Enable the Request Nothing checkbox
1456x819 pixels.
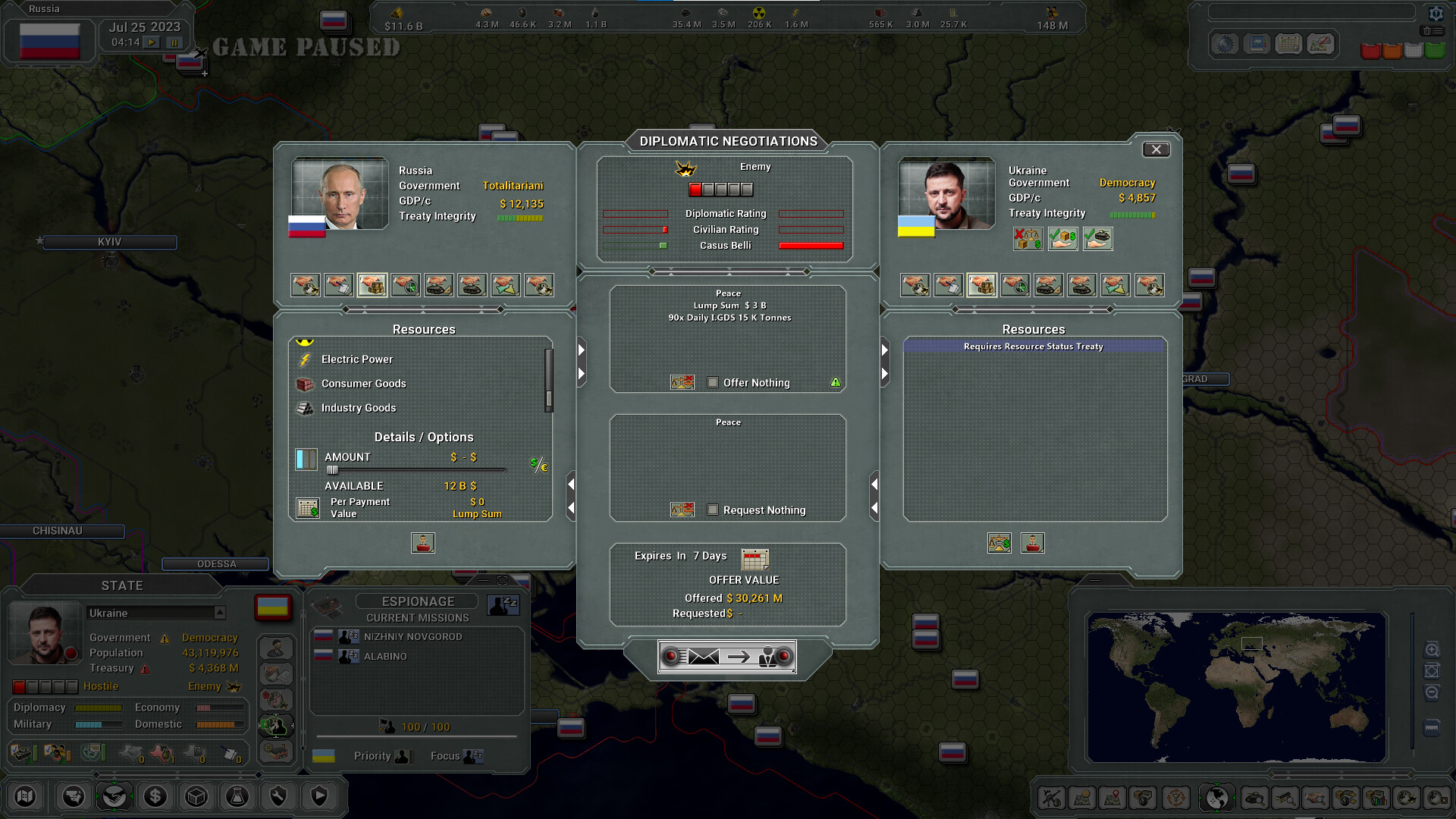[x=713, y=510]
